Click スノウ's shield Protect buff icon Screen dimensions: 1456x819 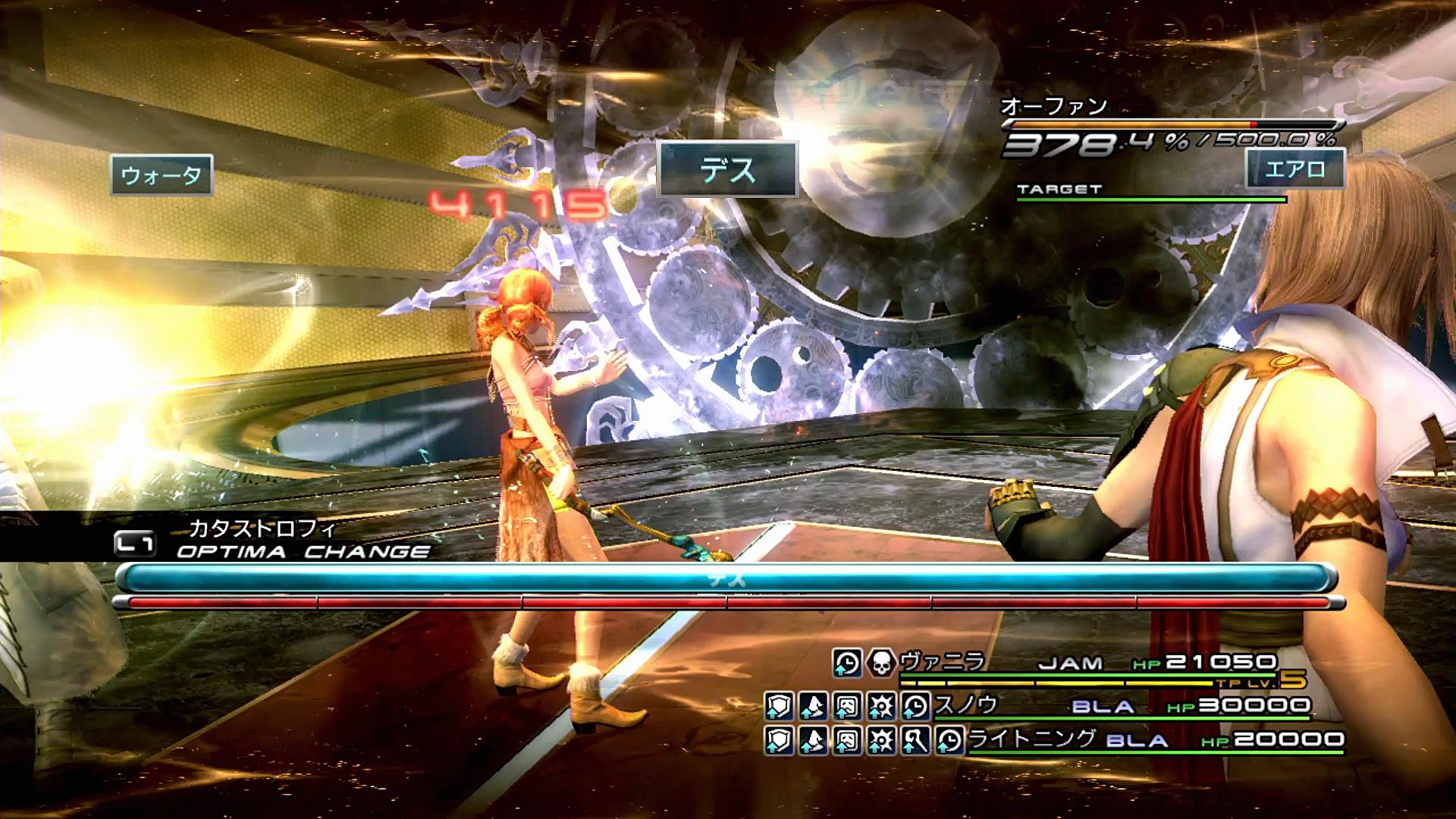coord(779,707)
